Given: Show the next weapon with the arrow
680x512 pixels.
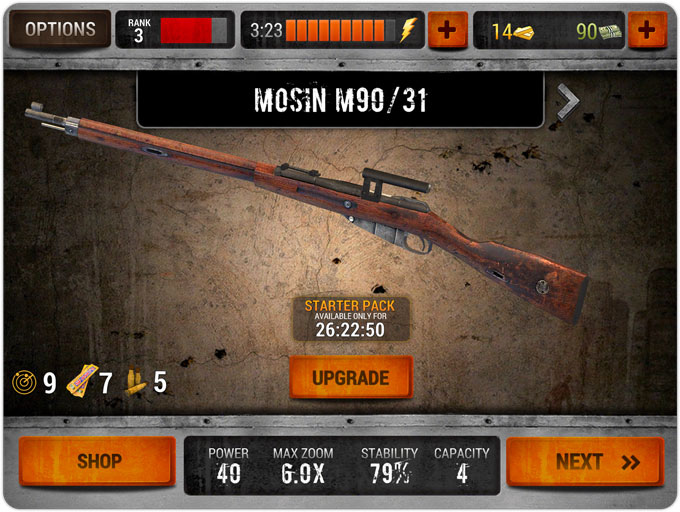Looking at the screenshot, I should point(567,100).
